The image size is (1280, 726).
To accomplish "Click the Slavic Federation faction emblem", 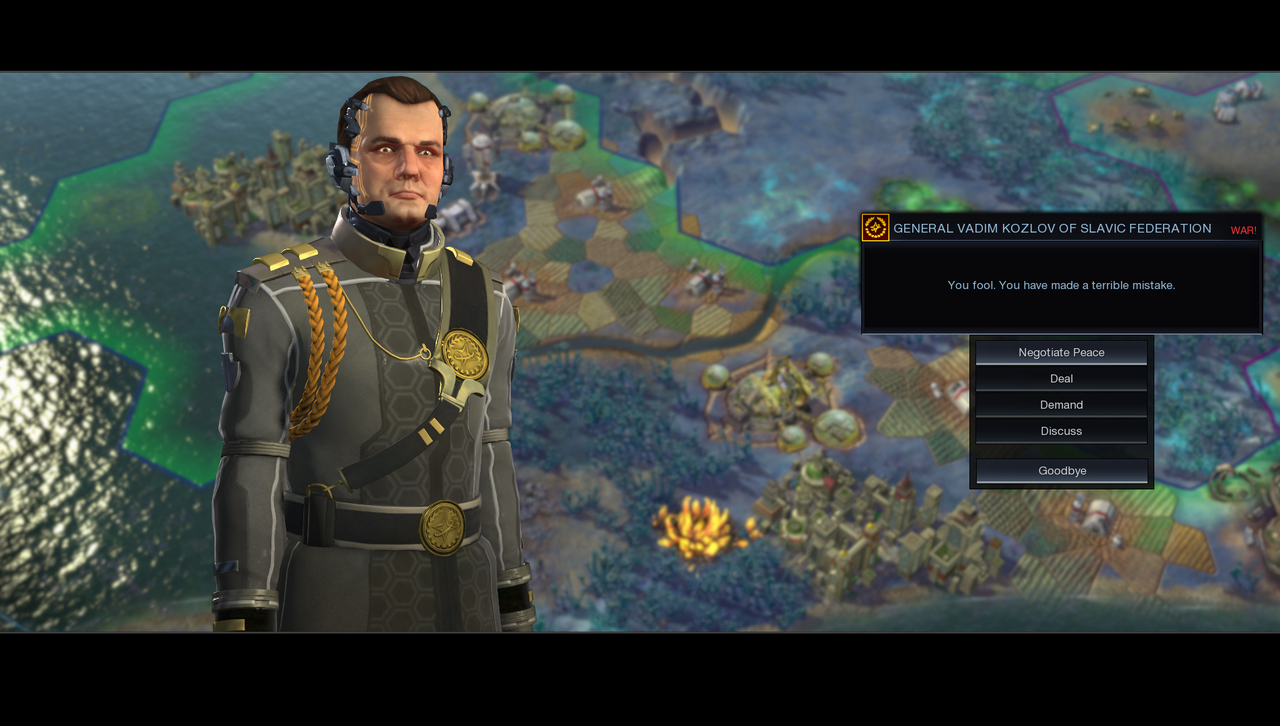I will (872, 227).
